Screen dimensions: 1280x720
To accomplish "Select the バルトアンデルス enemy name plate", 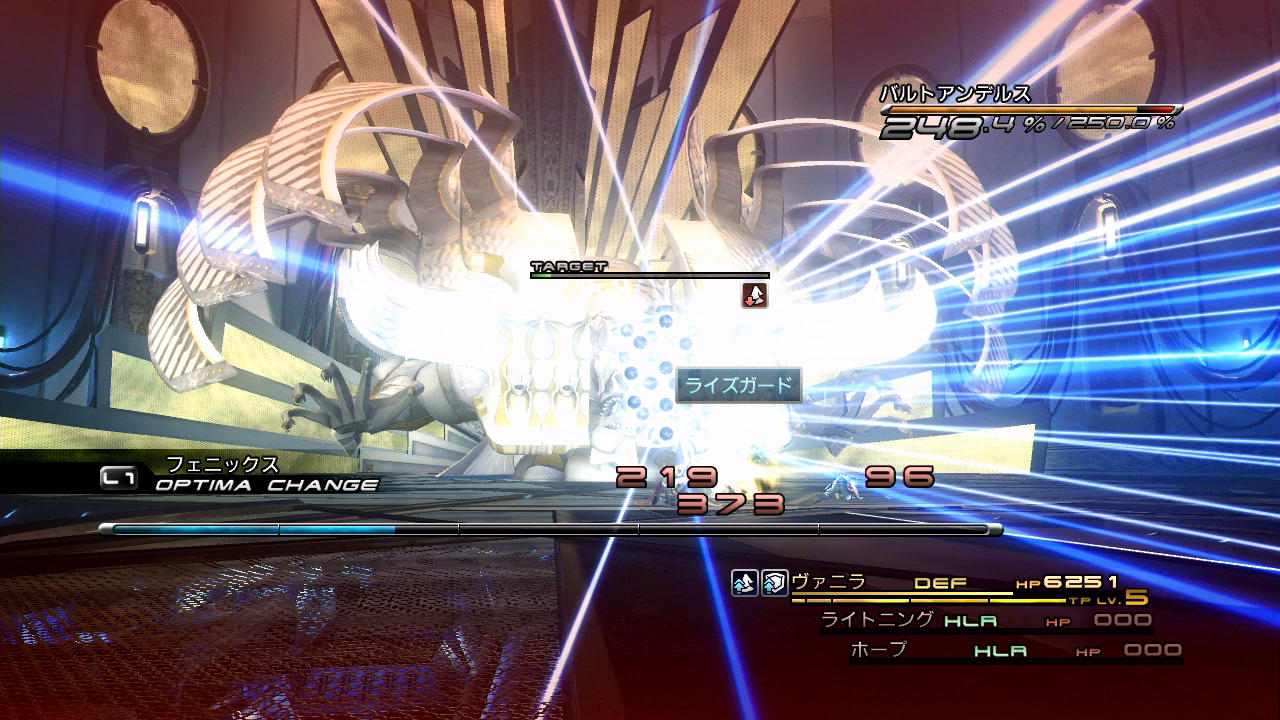I will point(954,95).
